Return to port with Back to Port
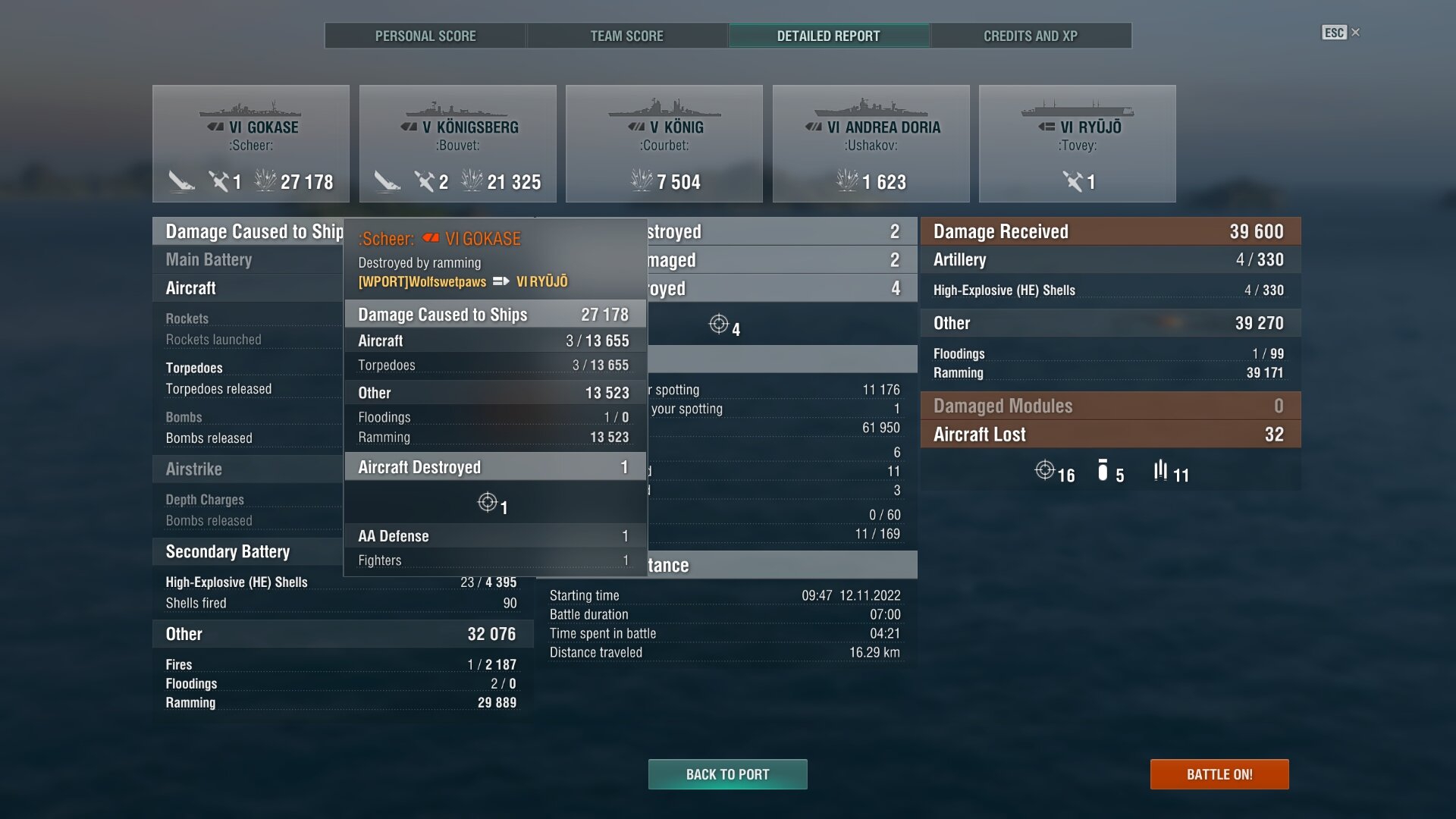 coord(727,774)
